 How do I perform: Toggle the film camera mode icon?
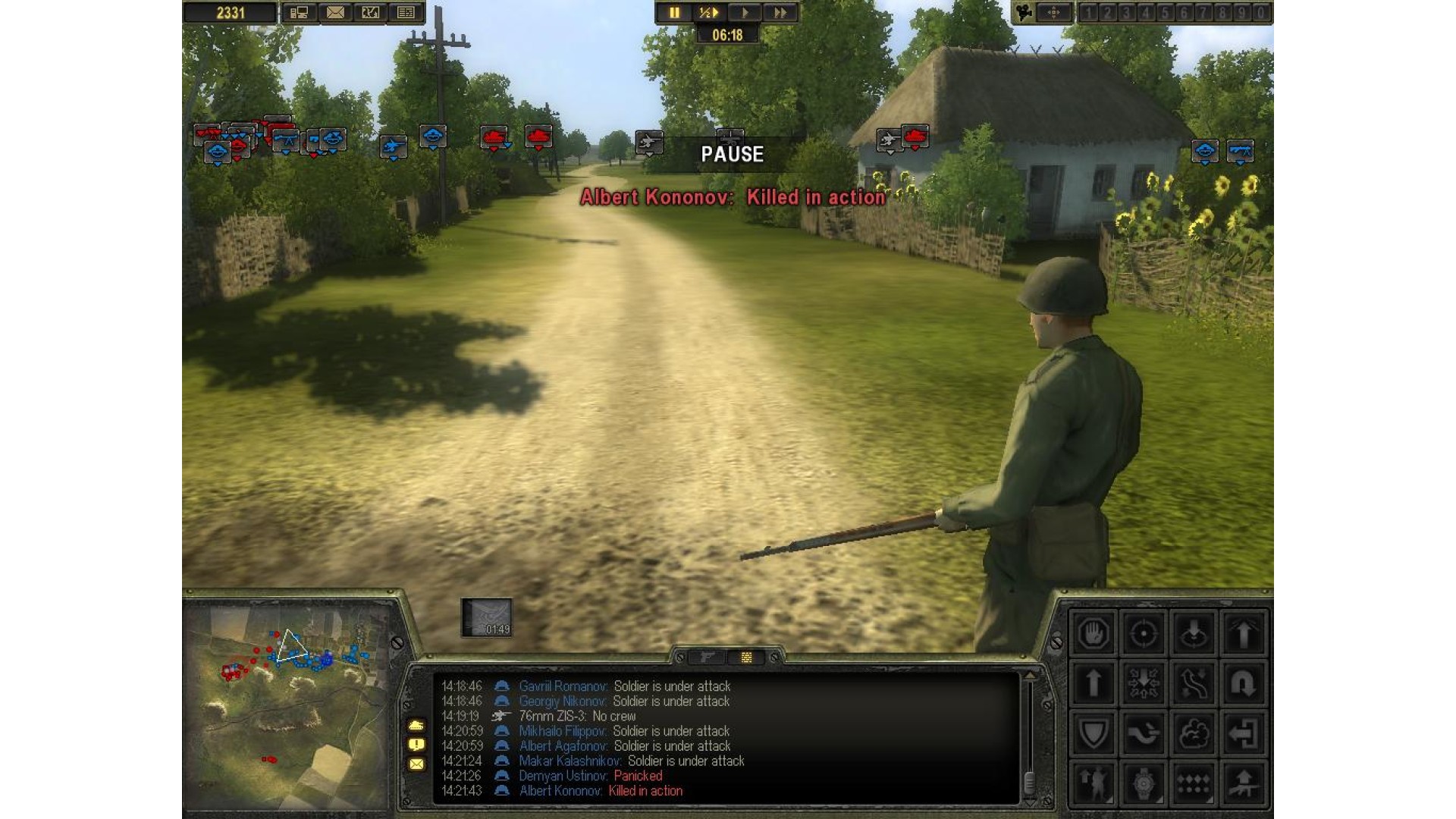(1025, 13)
